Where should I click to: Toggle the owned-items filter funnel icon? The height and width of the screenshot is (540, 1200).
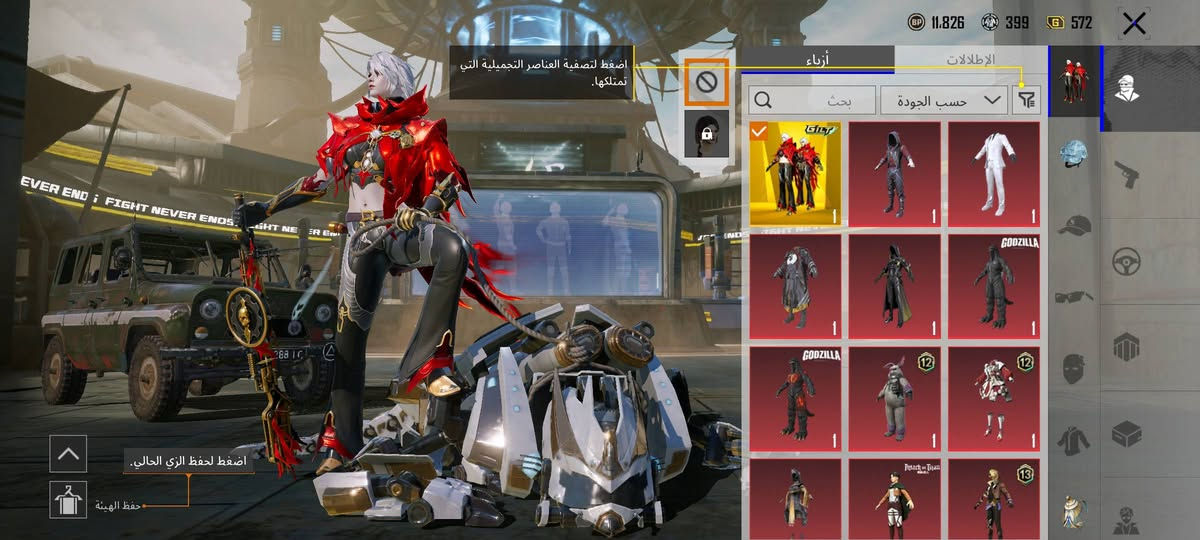coord(1027,99)
